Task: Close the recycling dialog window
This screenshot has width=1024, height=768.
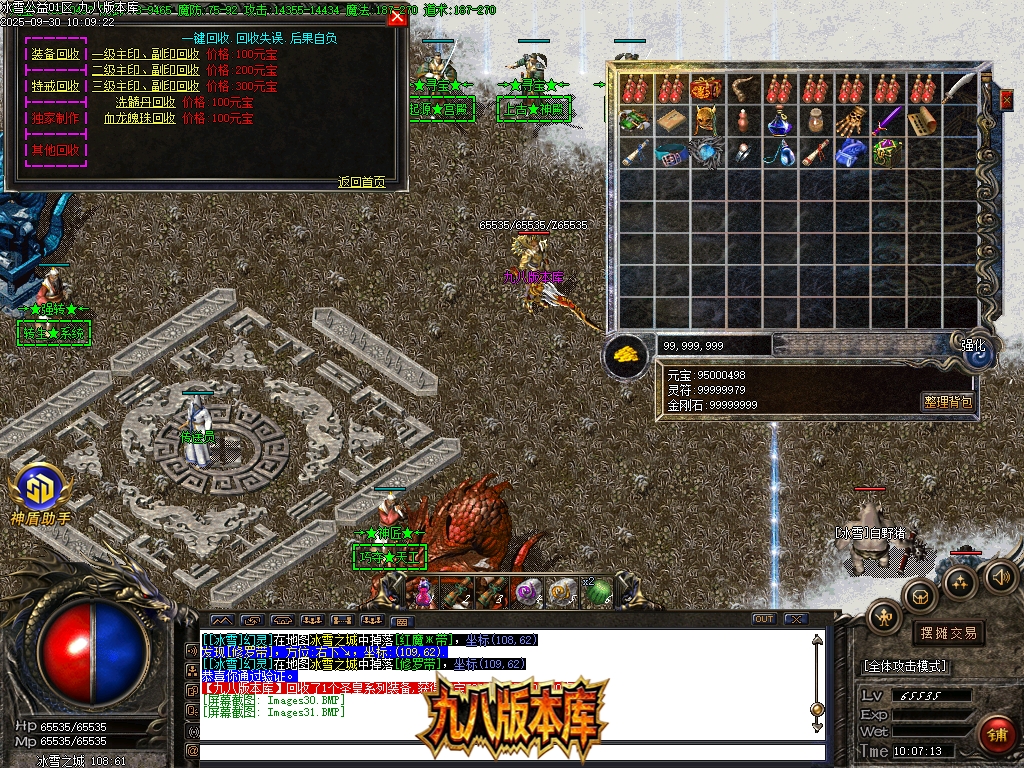Action: tap(397, 17)
